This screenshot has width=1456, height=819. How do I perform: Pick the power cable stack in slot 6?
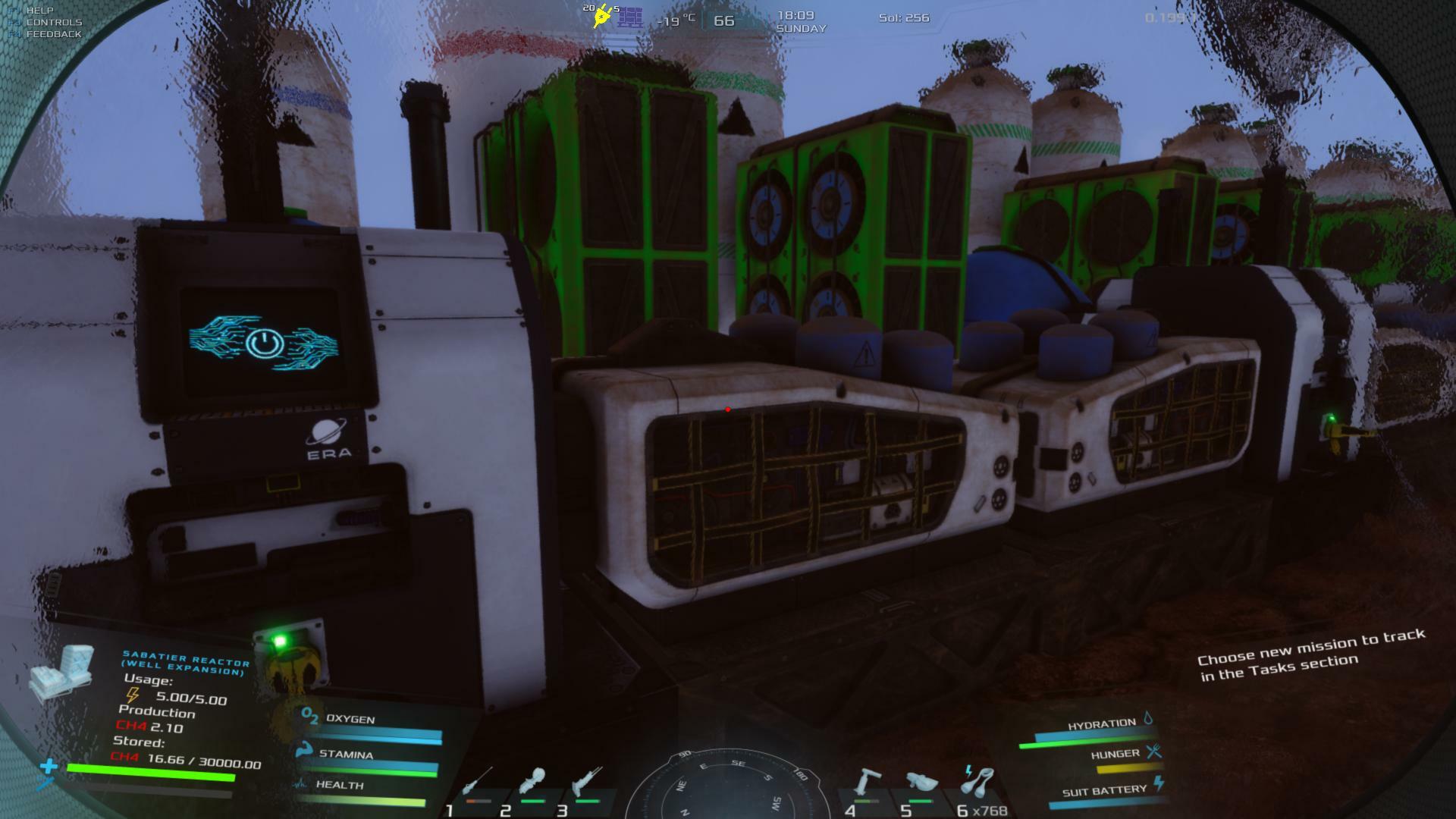pyautogui.click(x=975, y=783)
